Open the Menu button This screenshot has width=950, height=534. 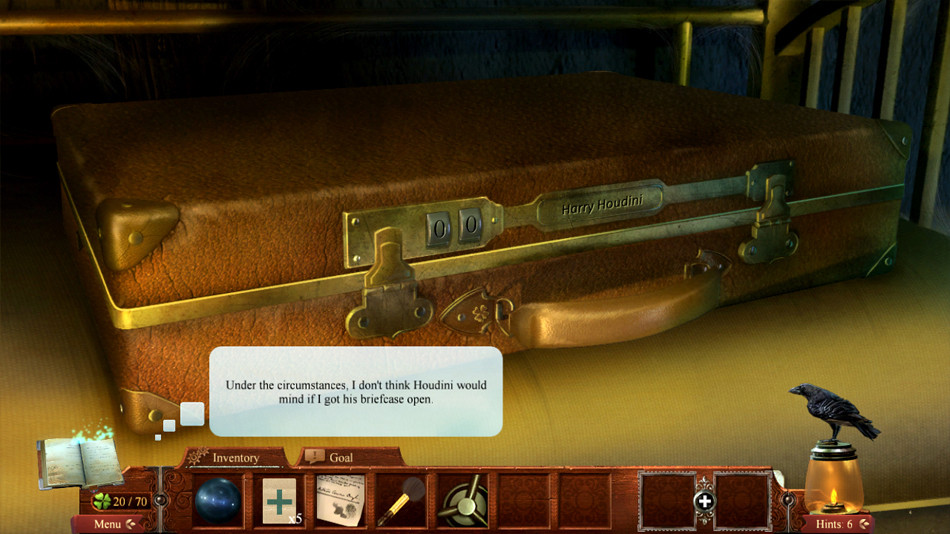pos(111,524)
